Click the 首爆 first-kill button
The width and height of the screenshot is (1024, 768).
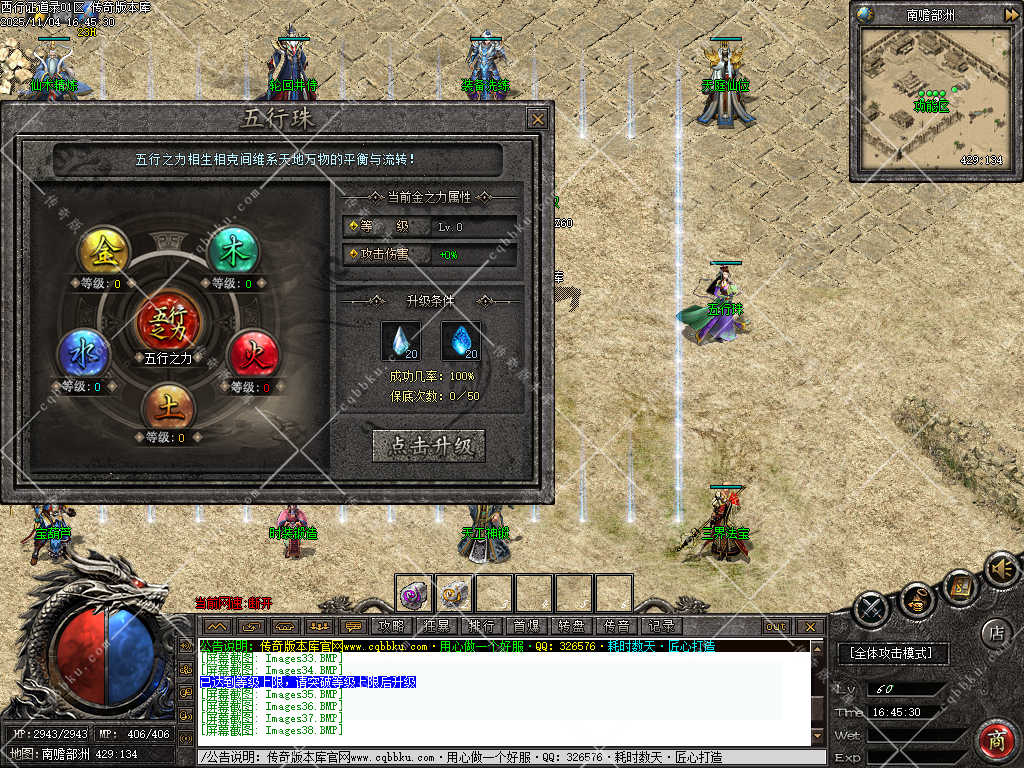[526, 626]
